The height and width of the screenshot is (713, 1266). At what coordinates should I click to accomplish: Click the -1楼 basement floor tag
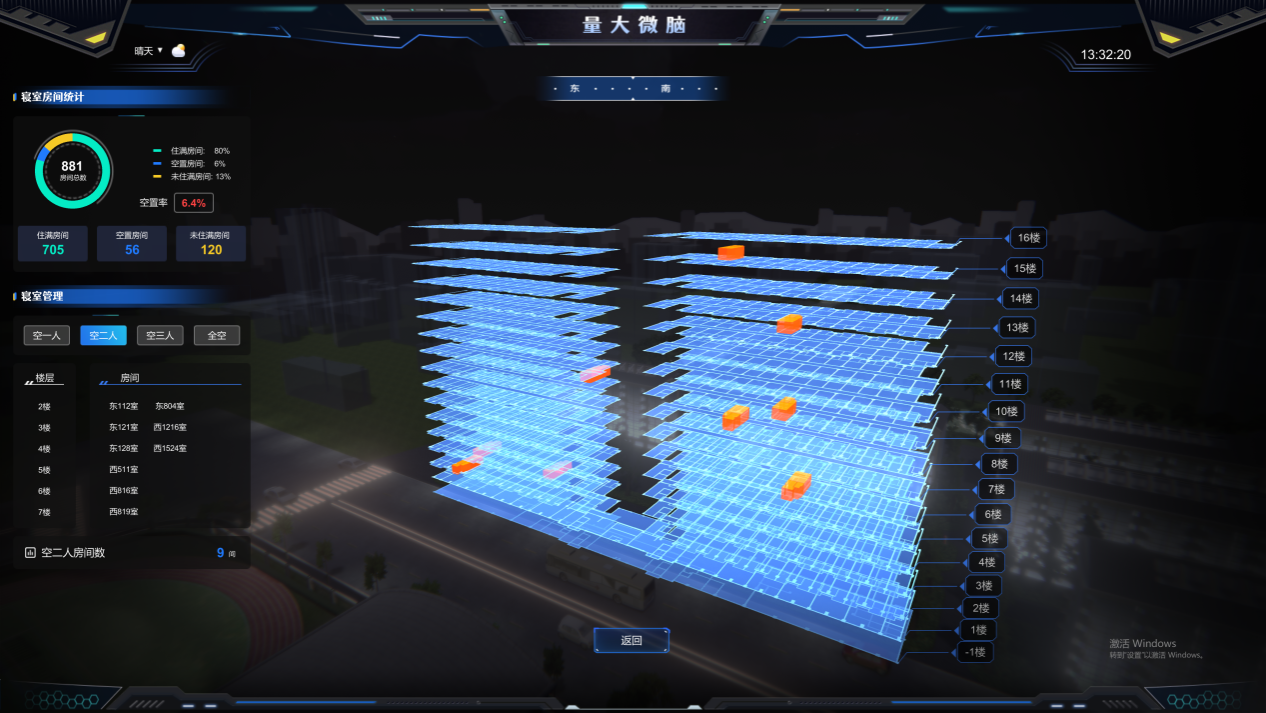974,652
